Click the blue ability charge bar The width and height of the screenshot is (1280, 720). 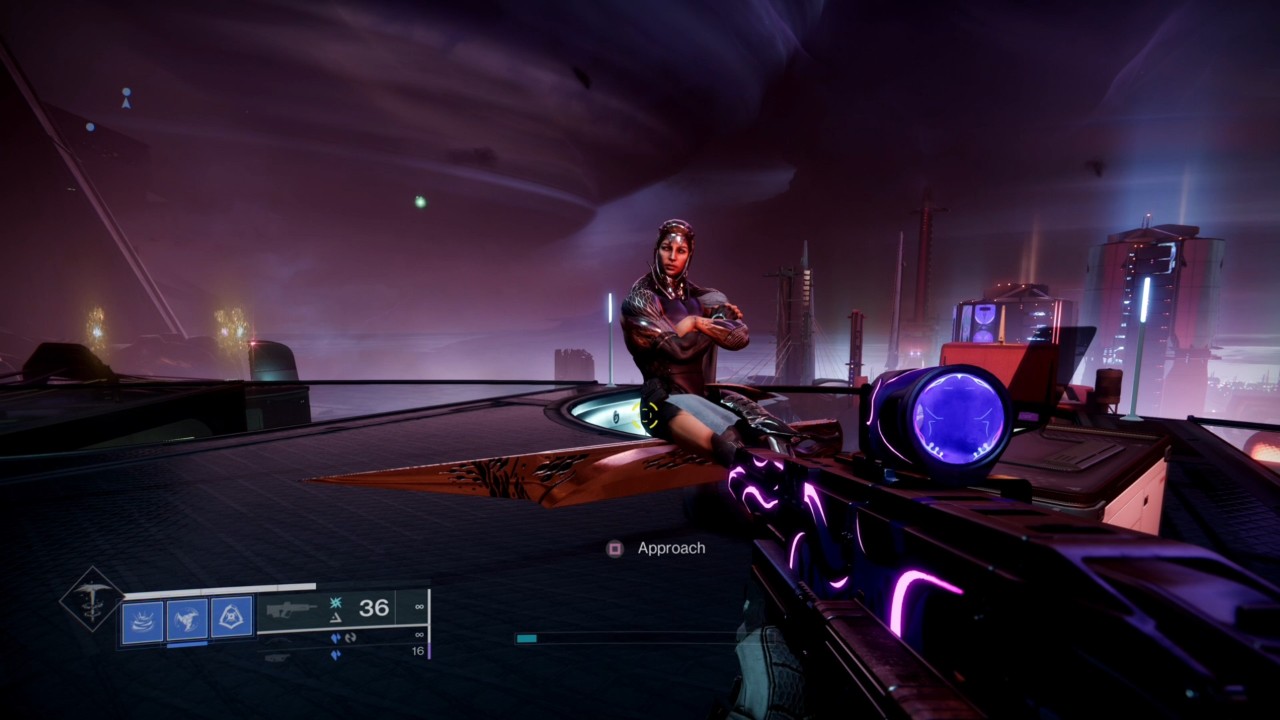click(186, 646)
